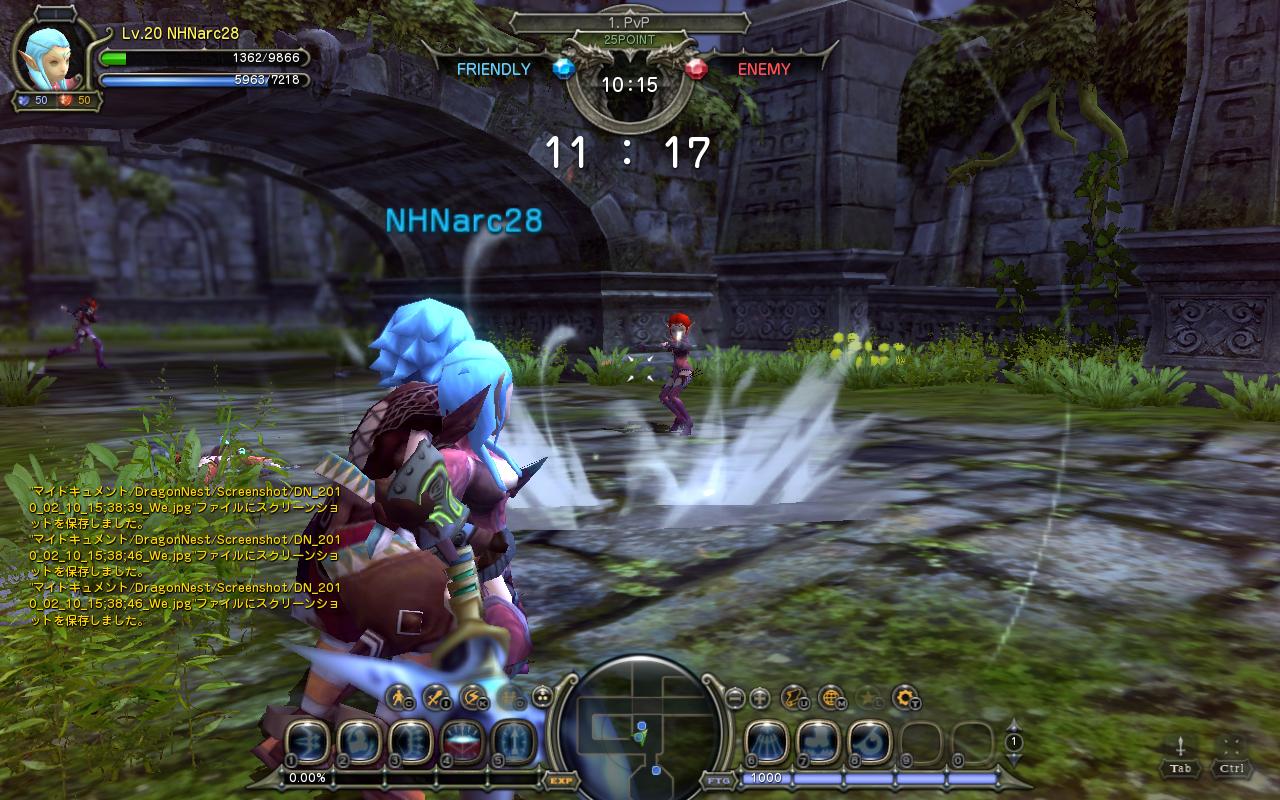
Task: Activate the skill in hotbar slot 1
Action: pos(307,742)
